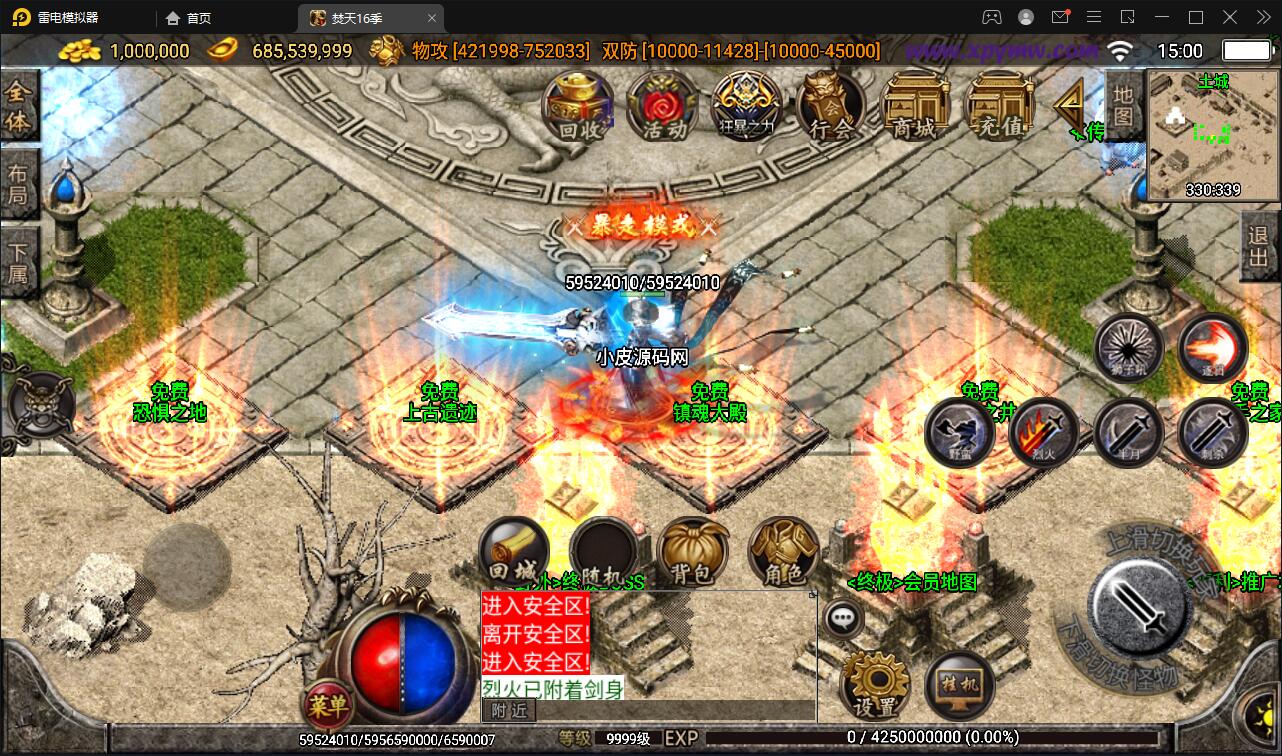Open the 回收 recycle chest
The width and height of the screenshot is (1282, 756).
coord(578,104)
